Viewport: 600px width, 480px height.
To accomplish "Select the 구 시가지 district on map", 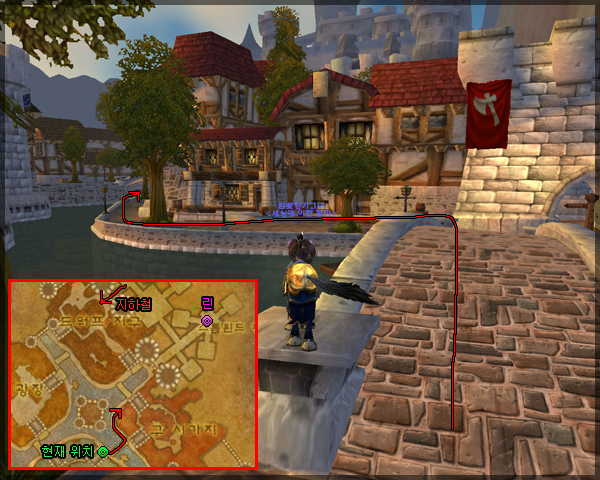I will [184, 429].
